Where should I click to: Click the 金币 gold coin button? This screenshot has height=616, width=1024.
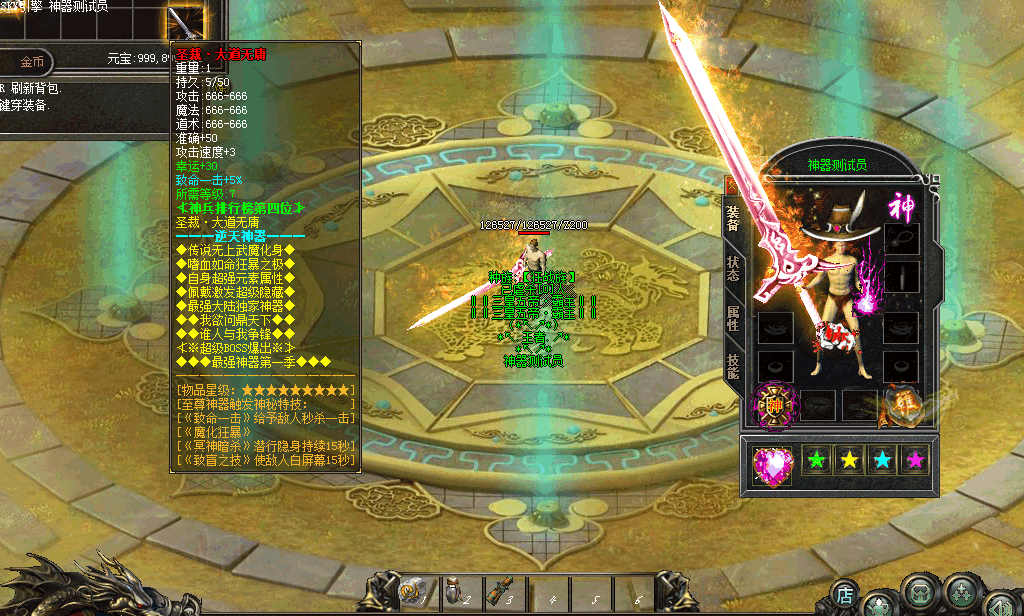coord(33,61)
